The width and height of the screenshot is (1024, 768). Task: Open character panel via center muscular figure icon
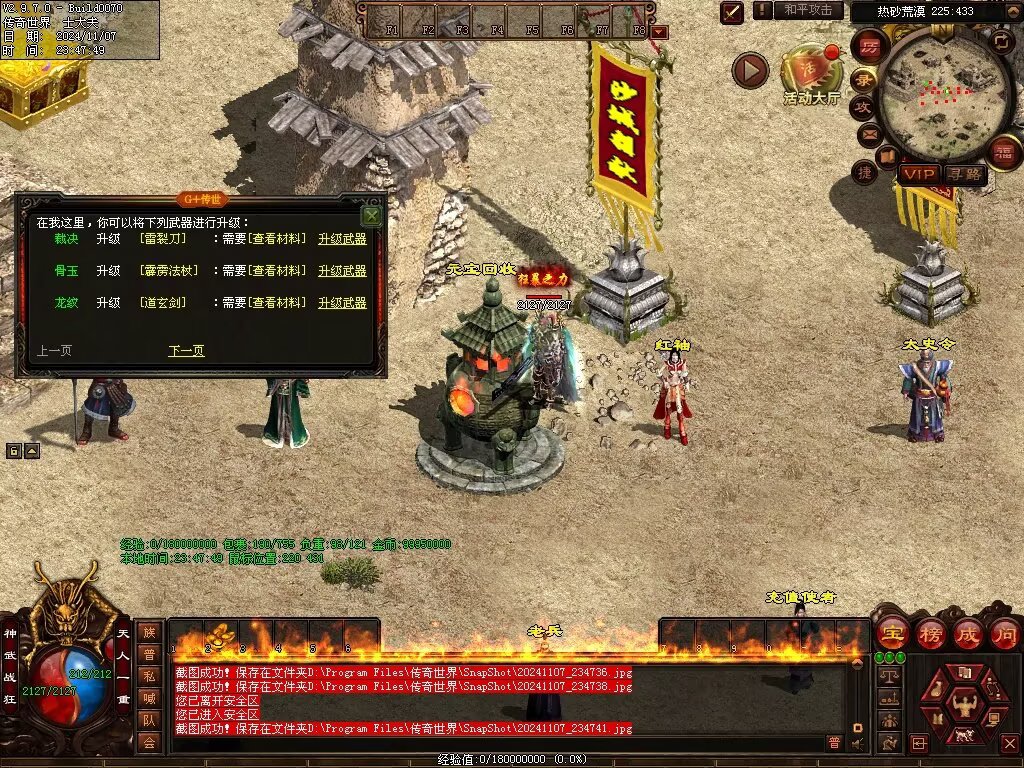point(965,706)
